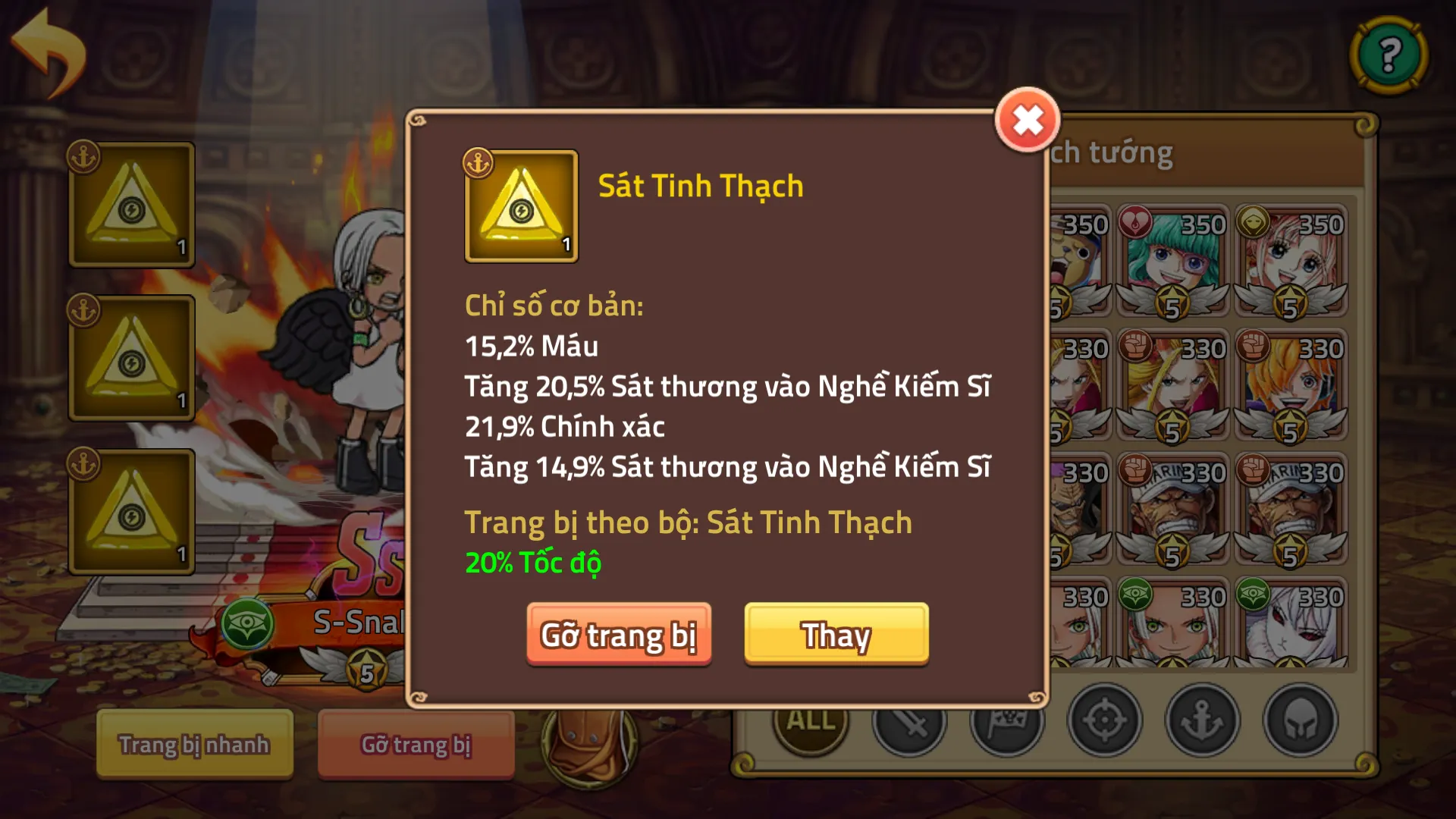This screenshot has width=1456, height=819.
Task: Select the crosshair targeting filter icon
Action: tap(1106, 722)
